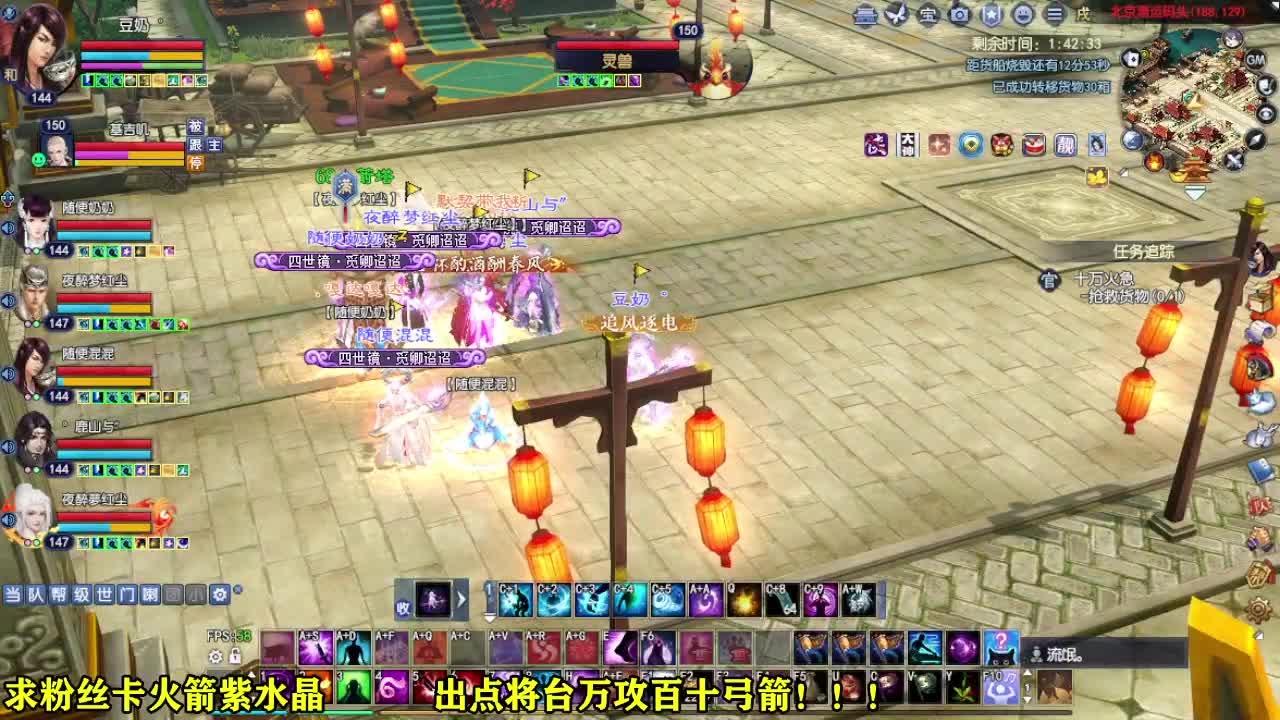
Task: Click the shield with star icon in top bar
Action: 994,15
